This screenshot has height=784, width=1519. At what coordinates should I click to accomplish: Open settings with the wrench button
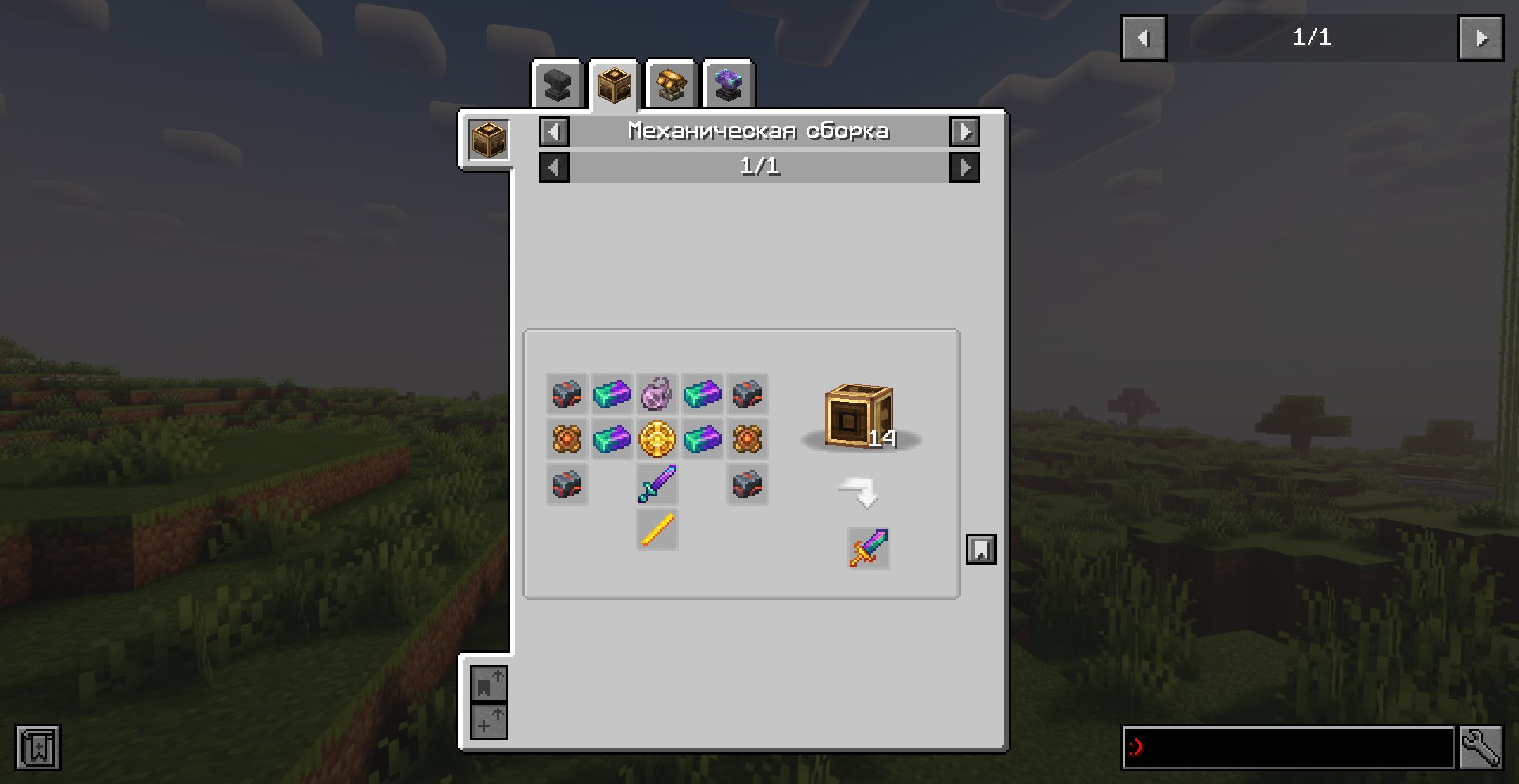[x=1480, y=747]
